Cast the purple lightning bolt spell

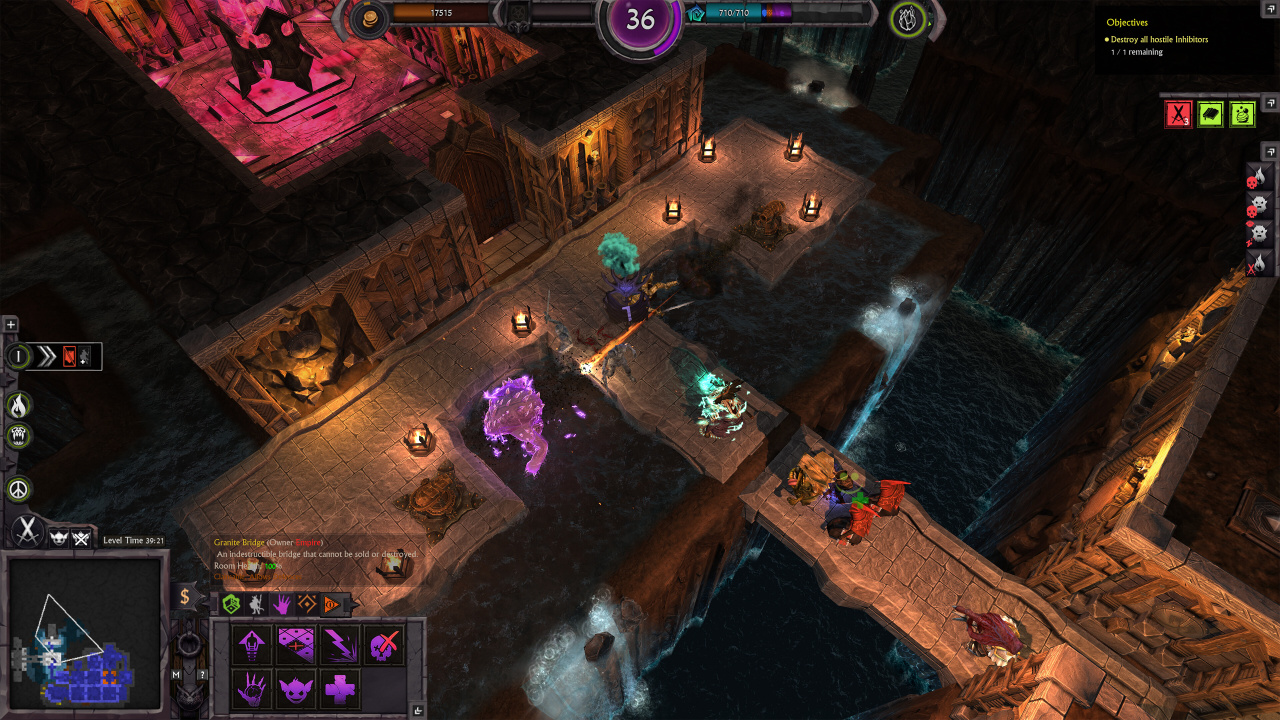click(x=339, y=645)
